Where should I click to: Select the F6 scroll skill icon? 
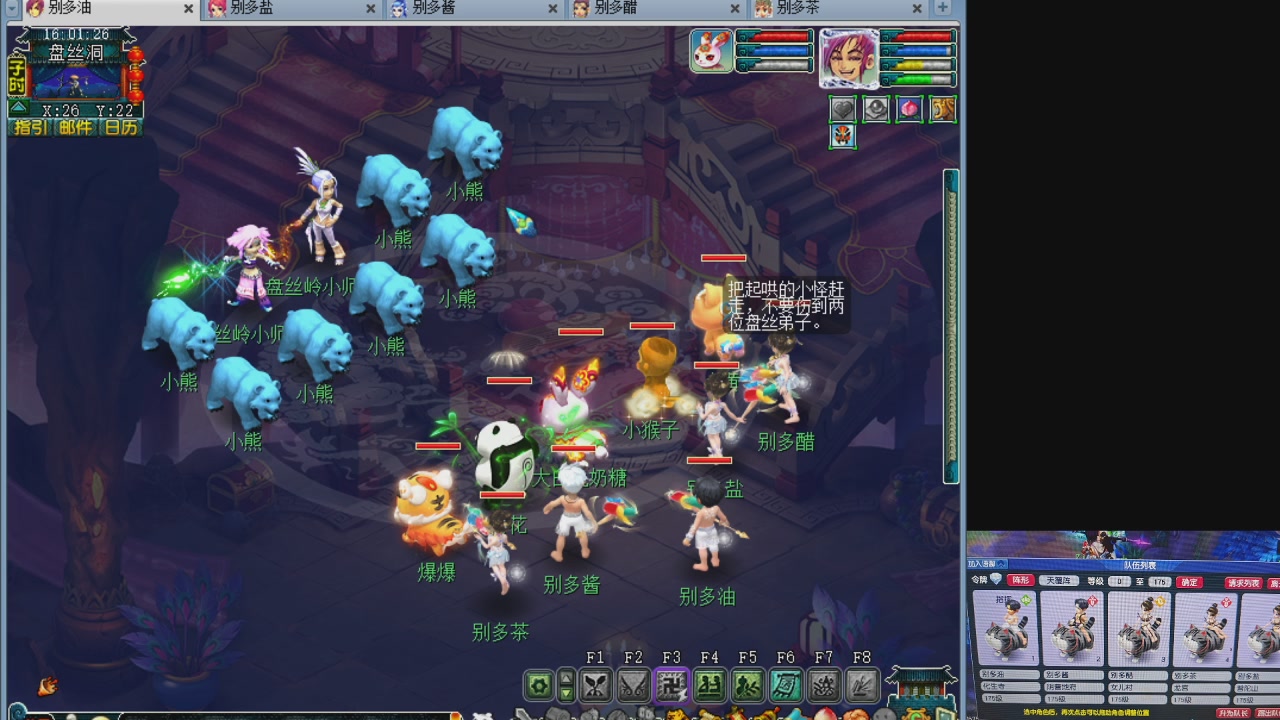(786, 685)
